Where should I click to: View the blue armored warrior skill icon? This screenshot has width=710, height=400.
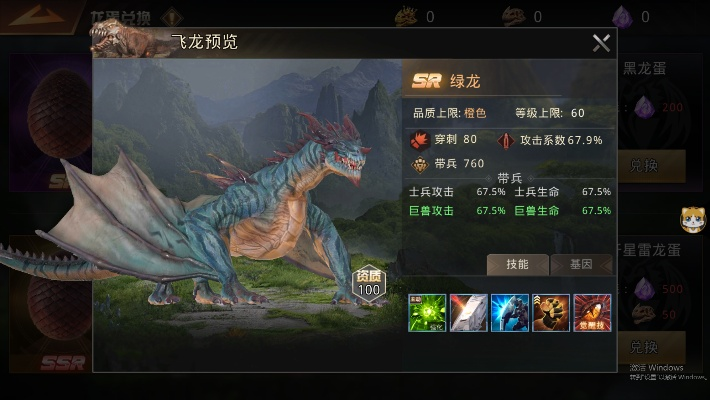[x=510, y=313]
